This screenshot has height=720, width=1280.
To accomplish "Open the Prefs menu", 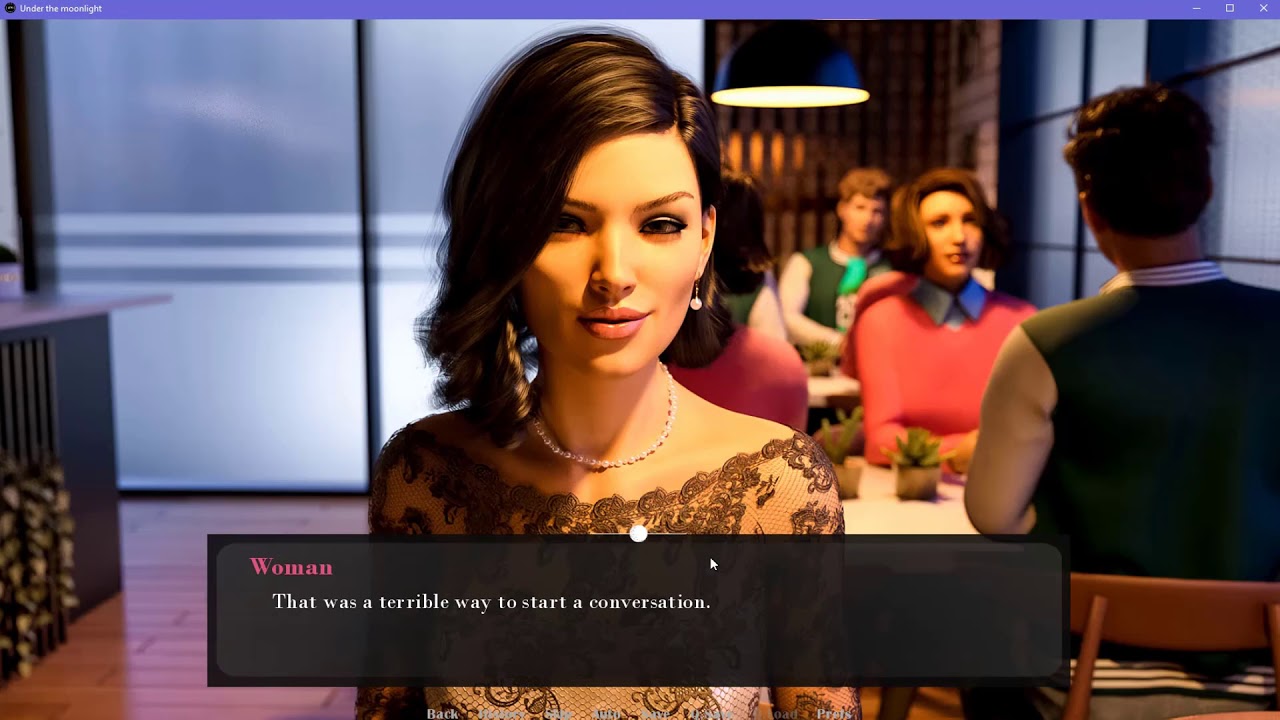I will [x=834, y=713].
